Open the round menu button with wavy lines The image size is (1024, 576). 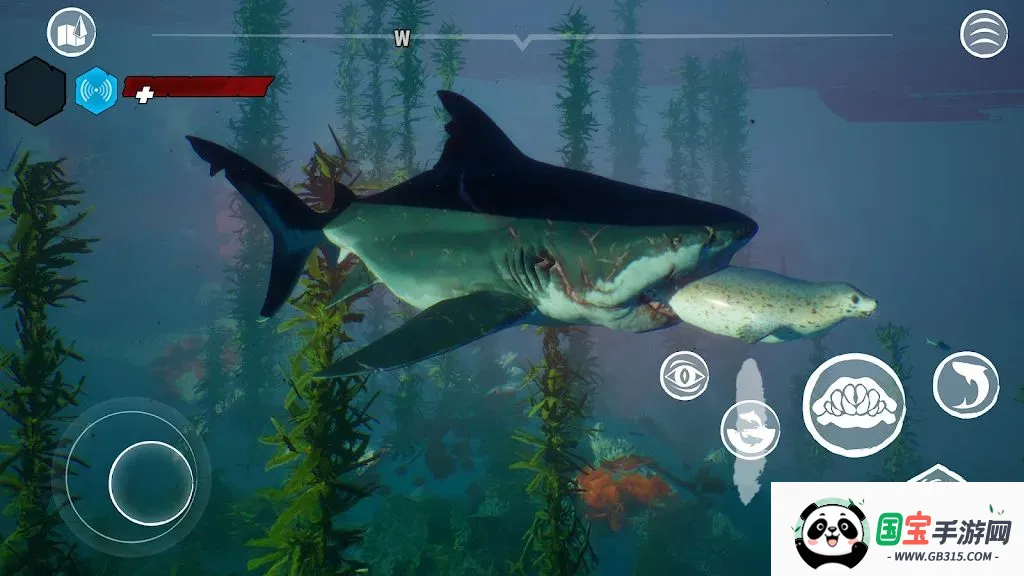983,34
